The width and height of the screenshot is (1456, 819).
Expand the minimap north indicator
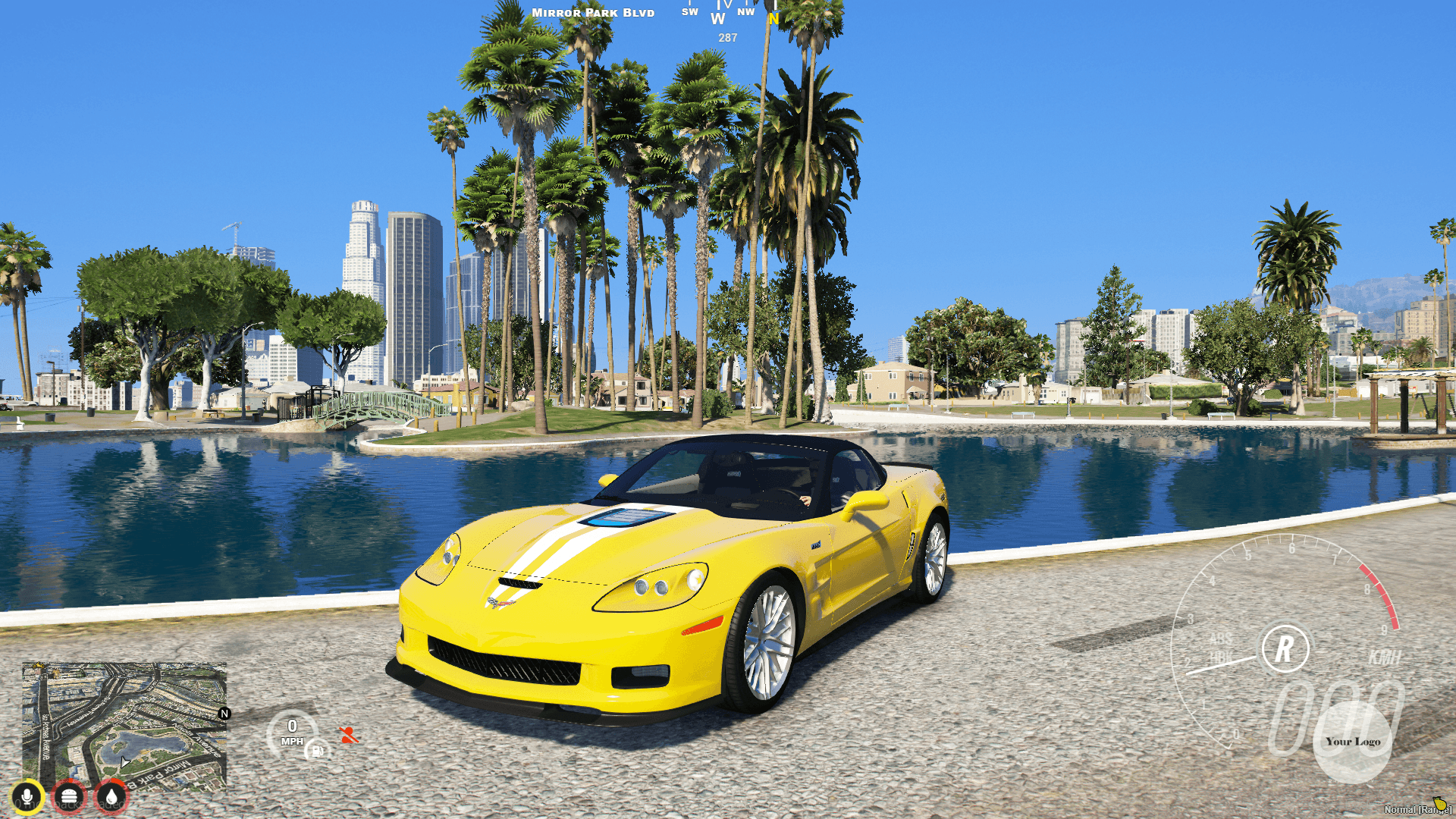(224, 713)
